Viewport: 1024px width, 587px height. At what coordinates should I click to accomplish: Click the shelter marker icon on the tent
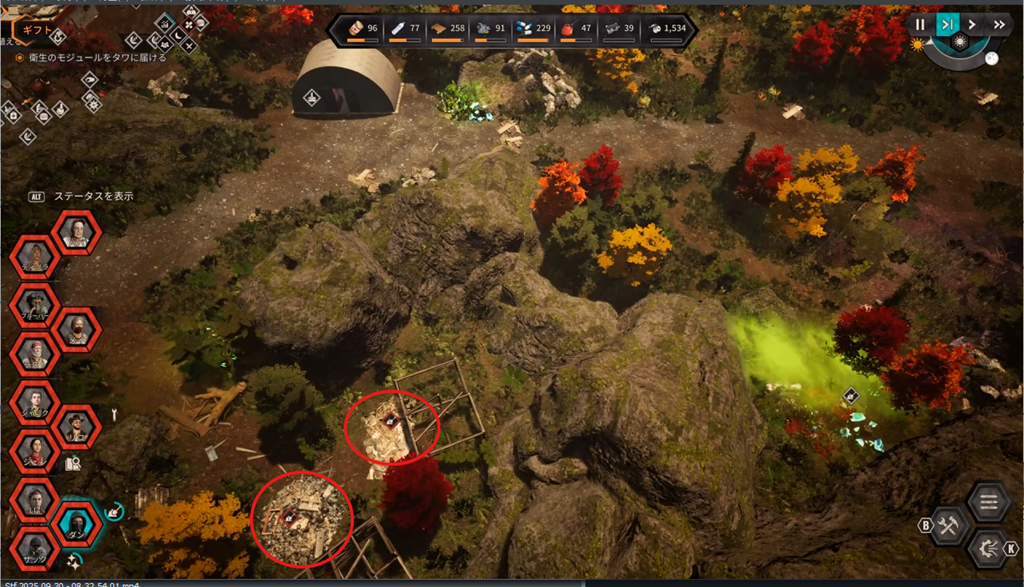[312, 97]
